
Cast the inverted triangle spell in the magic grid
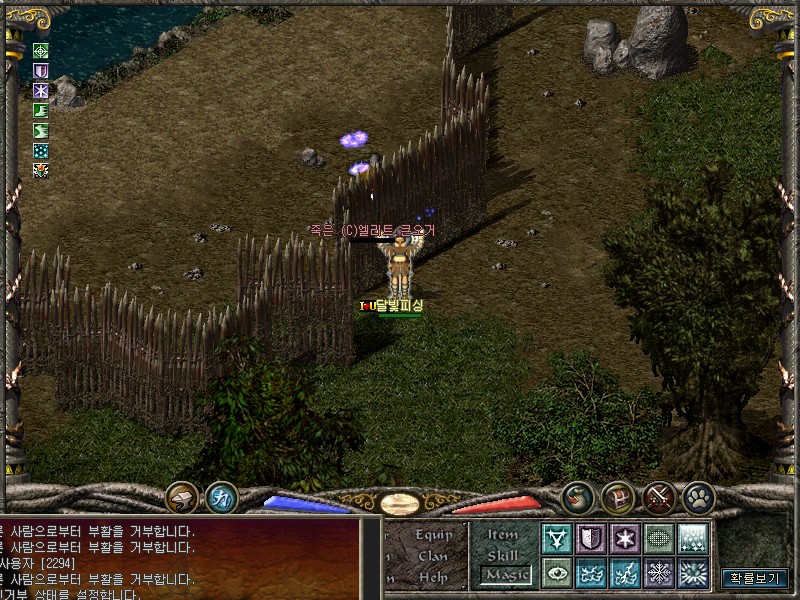557,539
